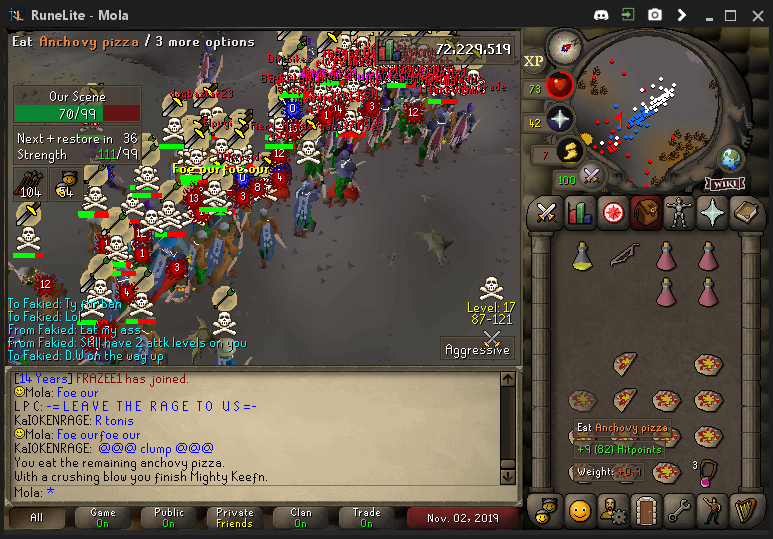The image size is (773, 539).
Task: Select the amulet at the inventory's bottom
Action: pyautogui.click(x=708, y=470)
